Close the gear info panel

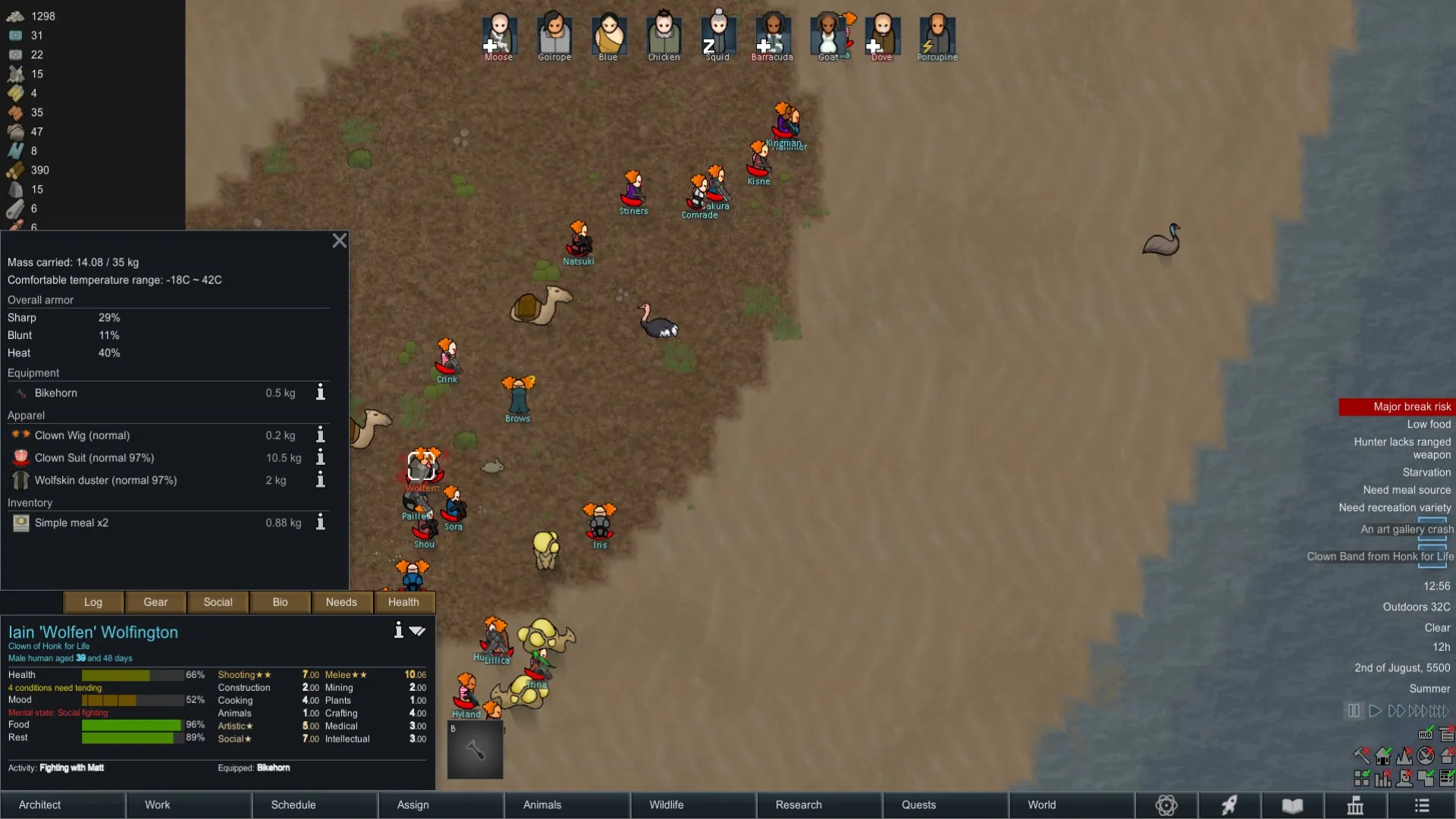339,240
